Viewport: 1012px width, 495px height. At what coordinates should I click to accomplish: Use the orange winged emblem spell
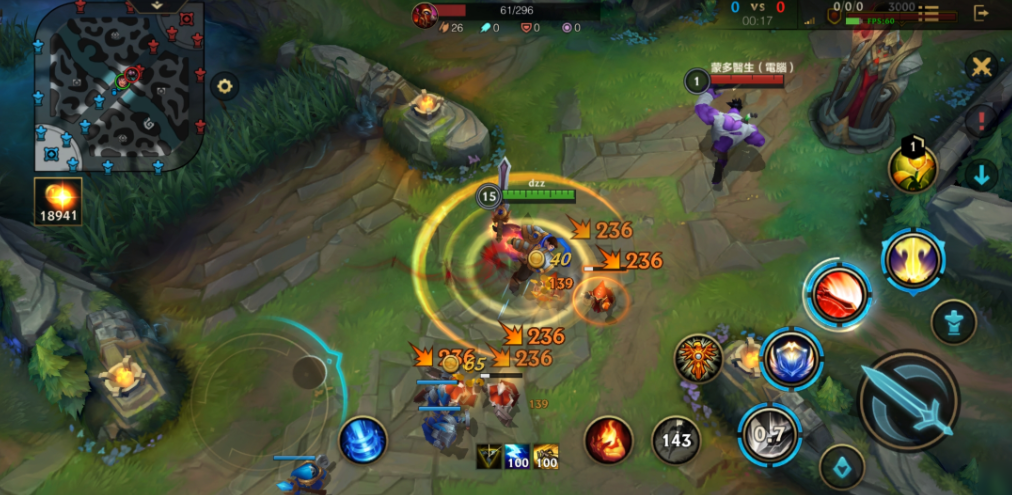pos(699,358)
